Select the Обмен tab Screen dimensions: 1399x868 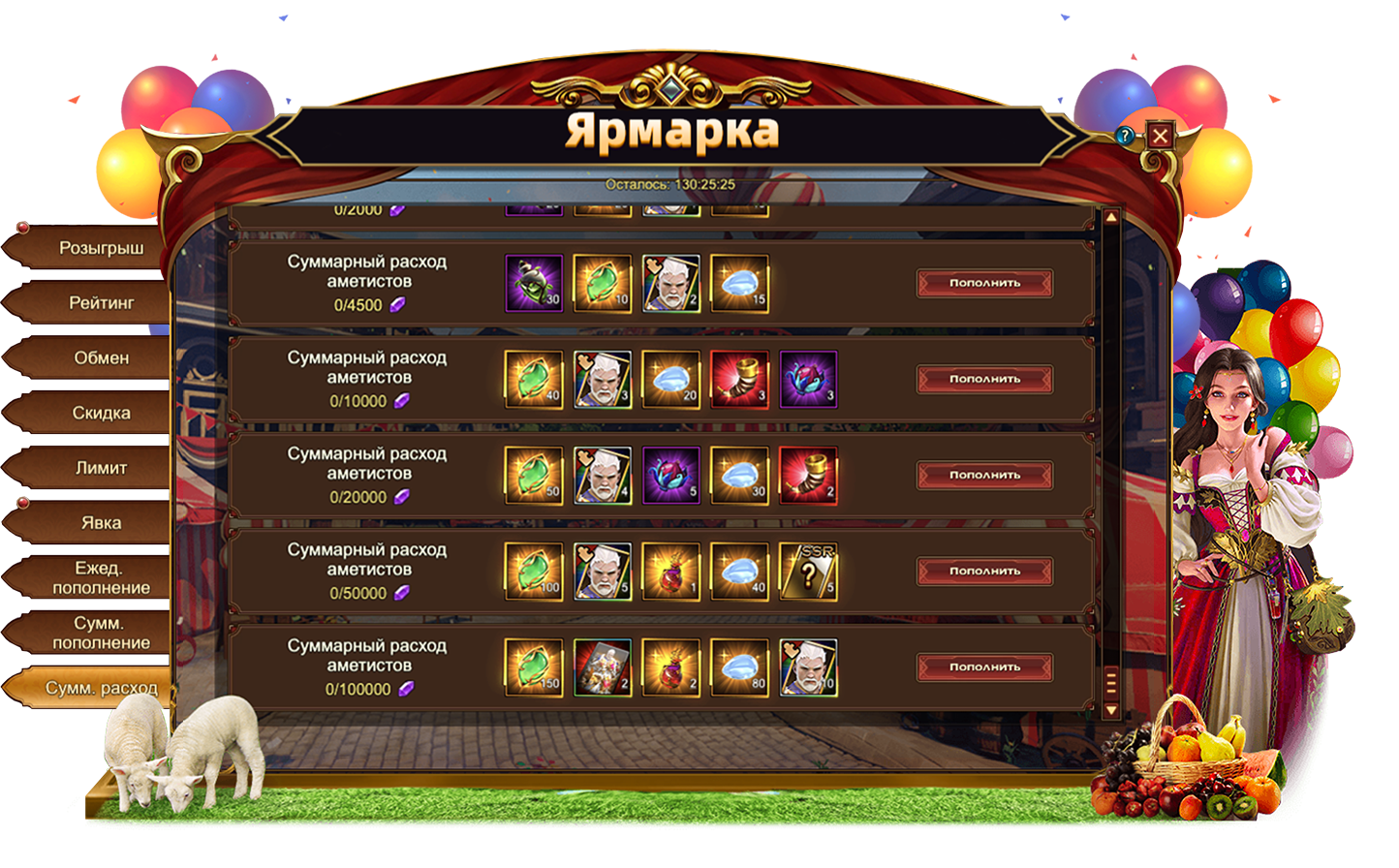[x=100, y=358]
